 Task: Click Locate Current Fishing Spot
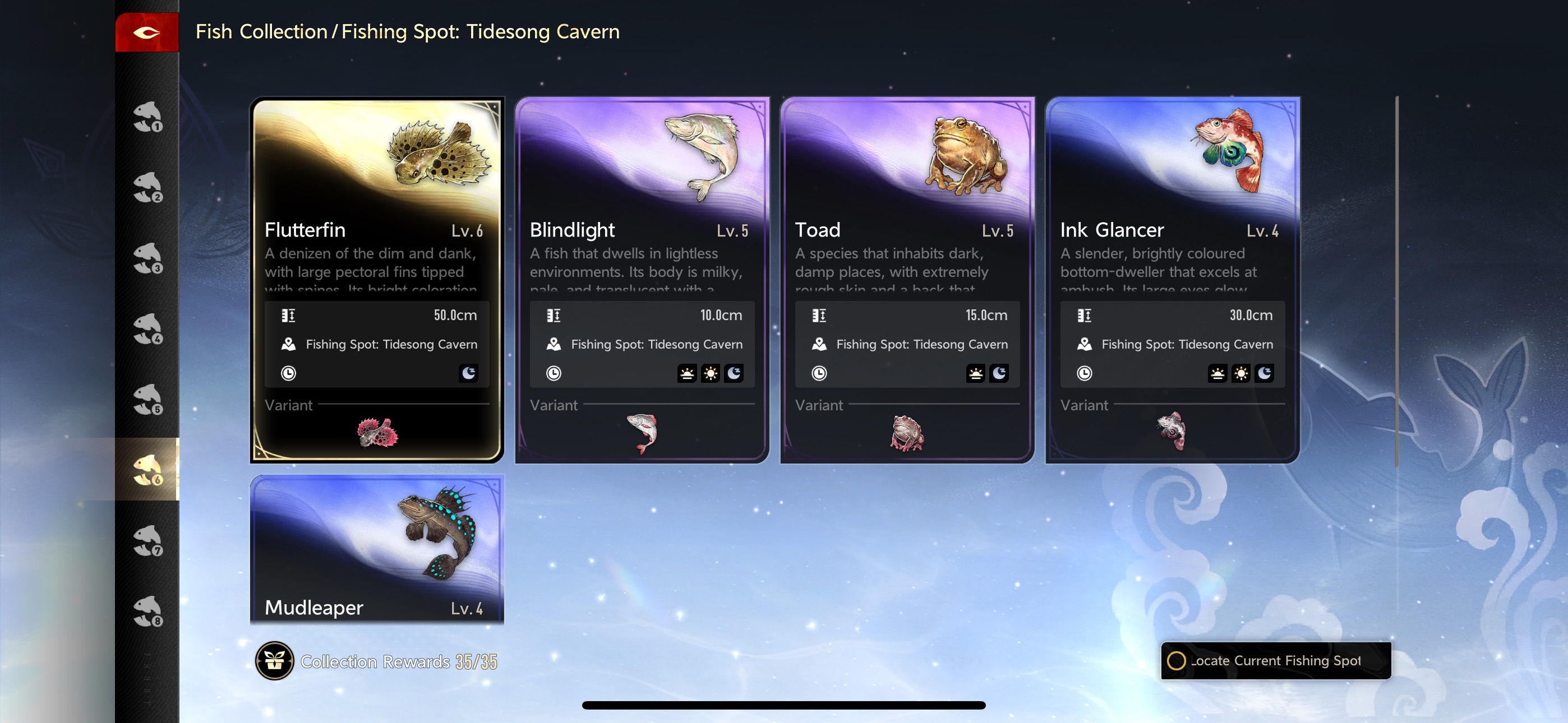pos(1275,661)
